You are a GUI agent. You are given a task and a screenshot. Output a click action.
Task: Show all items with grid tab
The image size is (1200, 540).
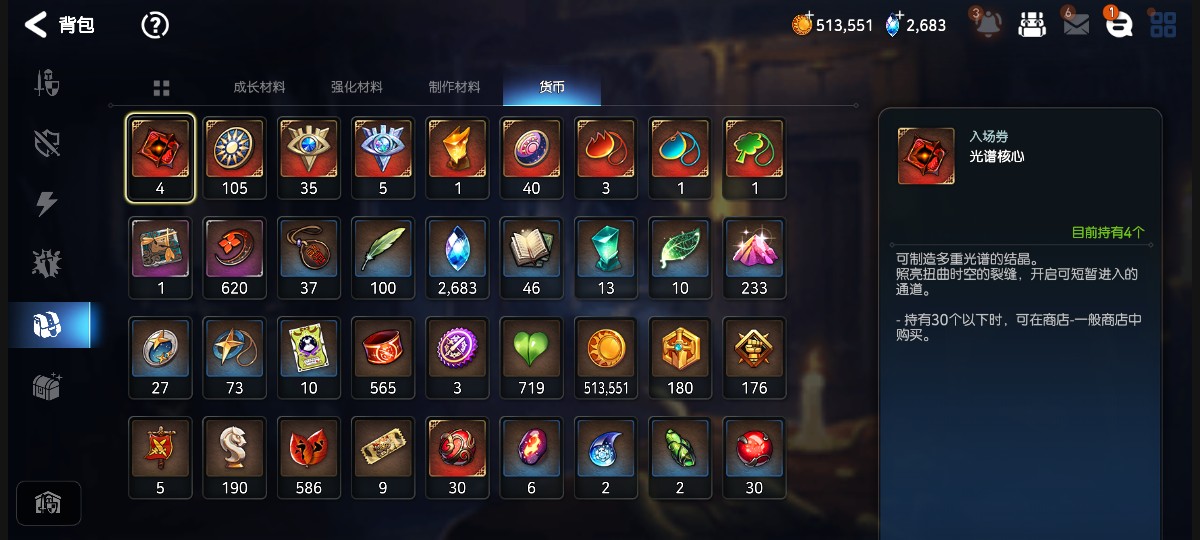pos(161,88)
